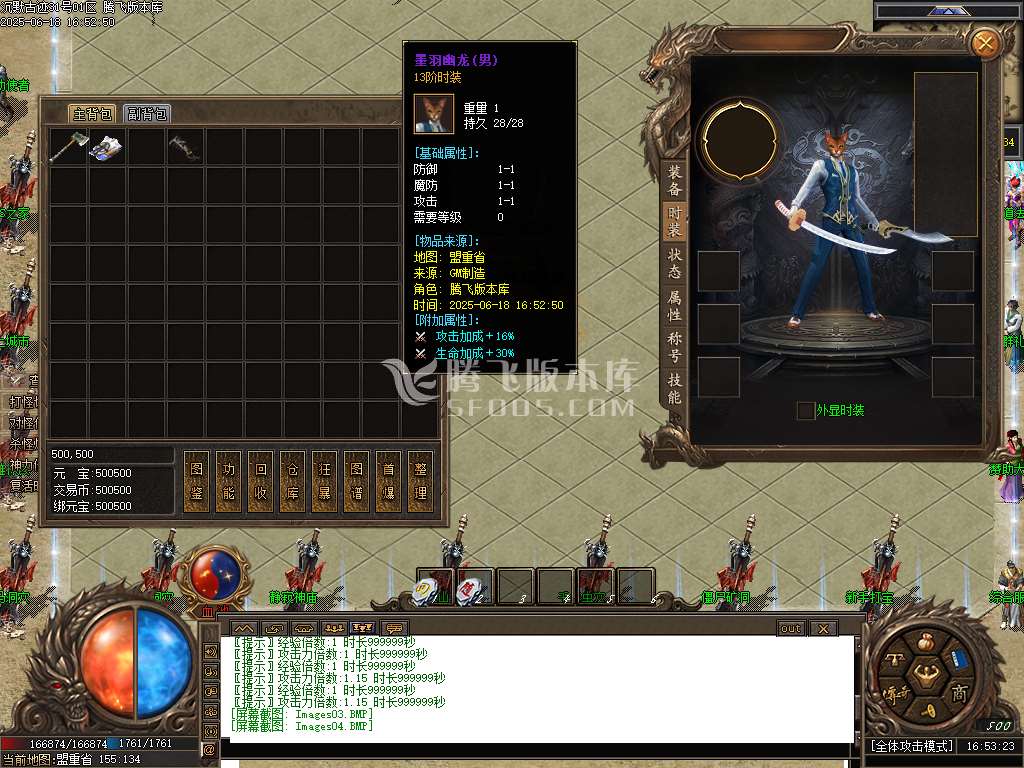This screenshot has width=1024, height=768.
Task: Open the 商 shop button on wheel
Action: tap(959, 693)
